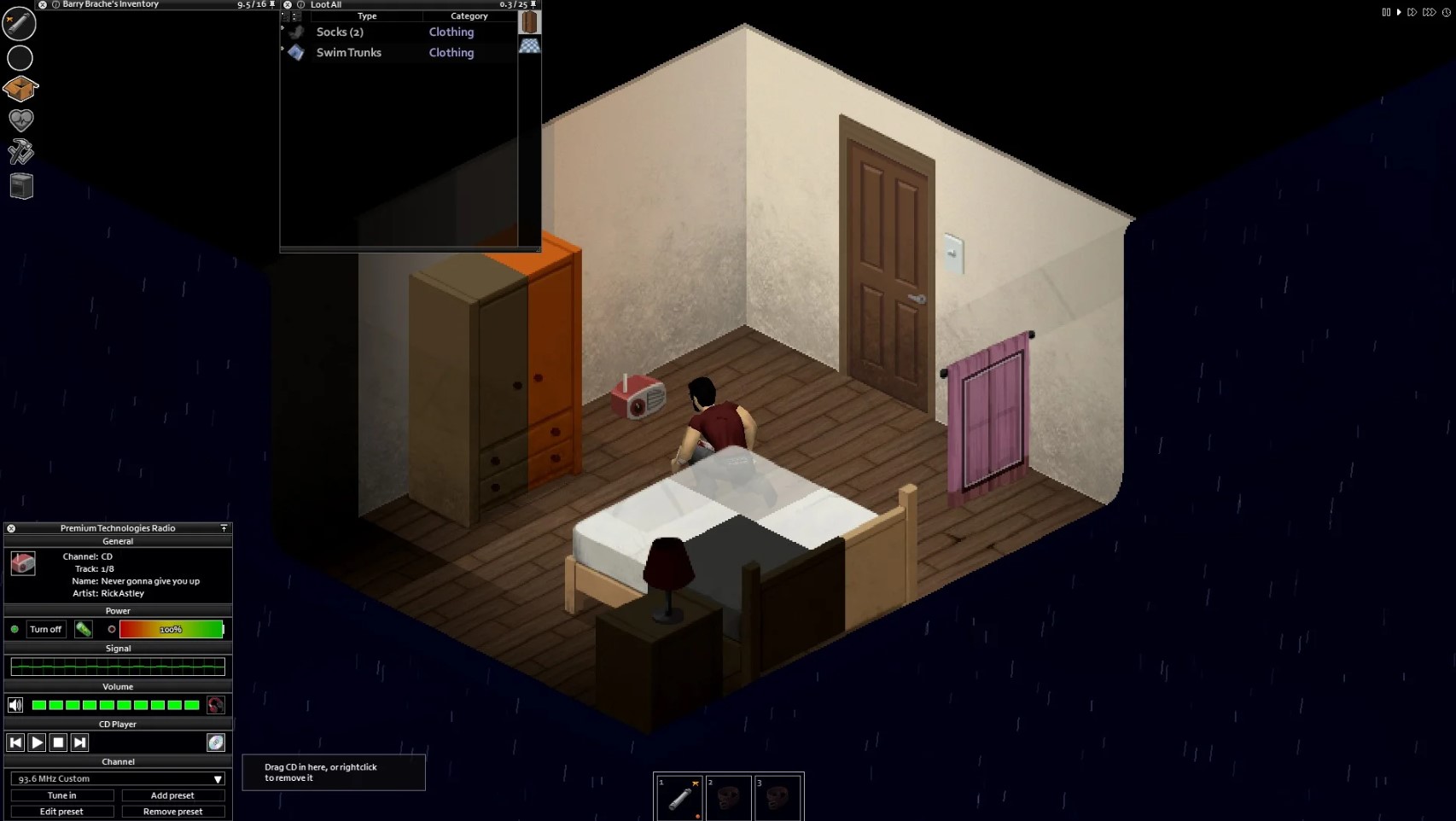Collapse the Premium Technologies Radio panel

click(x=223, y=528)
